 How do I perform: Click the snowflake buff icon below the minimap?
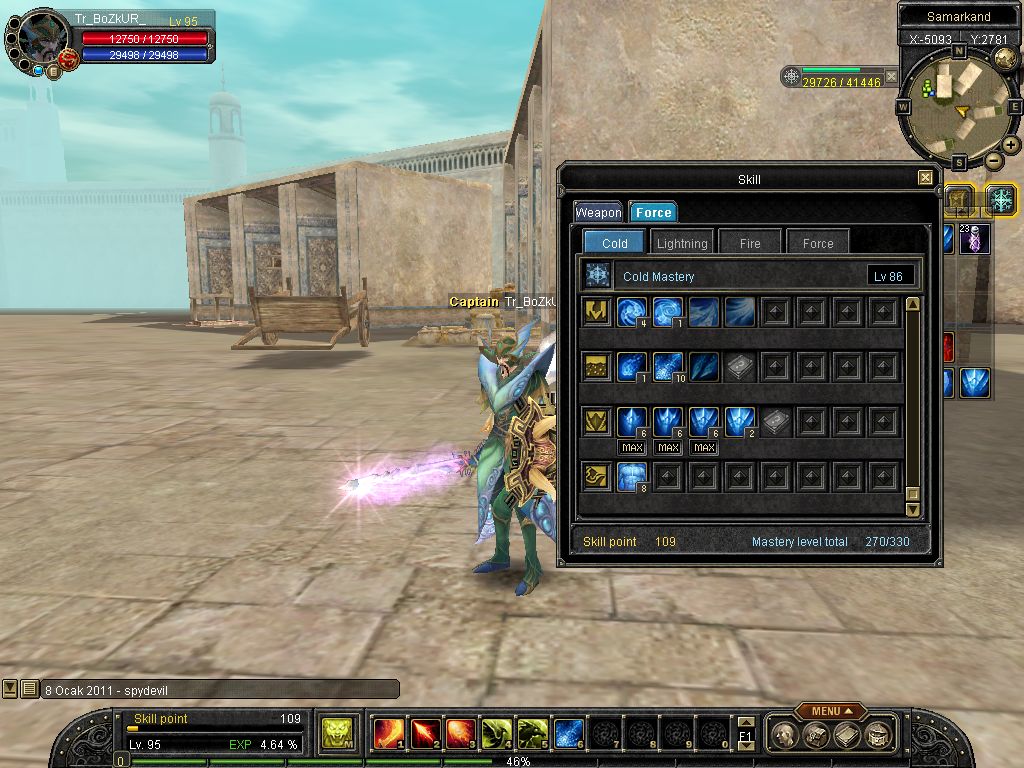click(1001, 199)
